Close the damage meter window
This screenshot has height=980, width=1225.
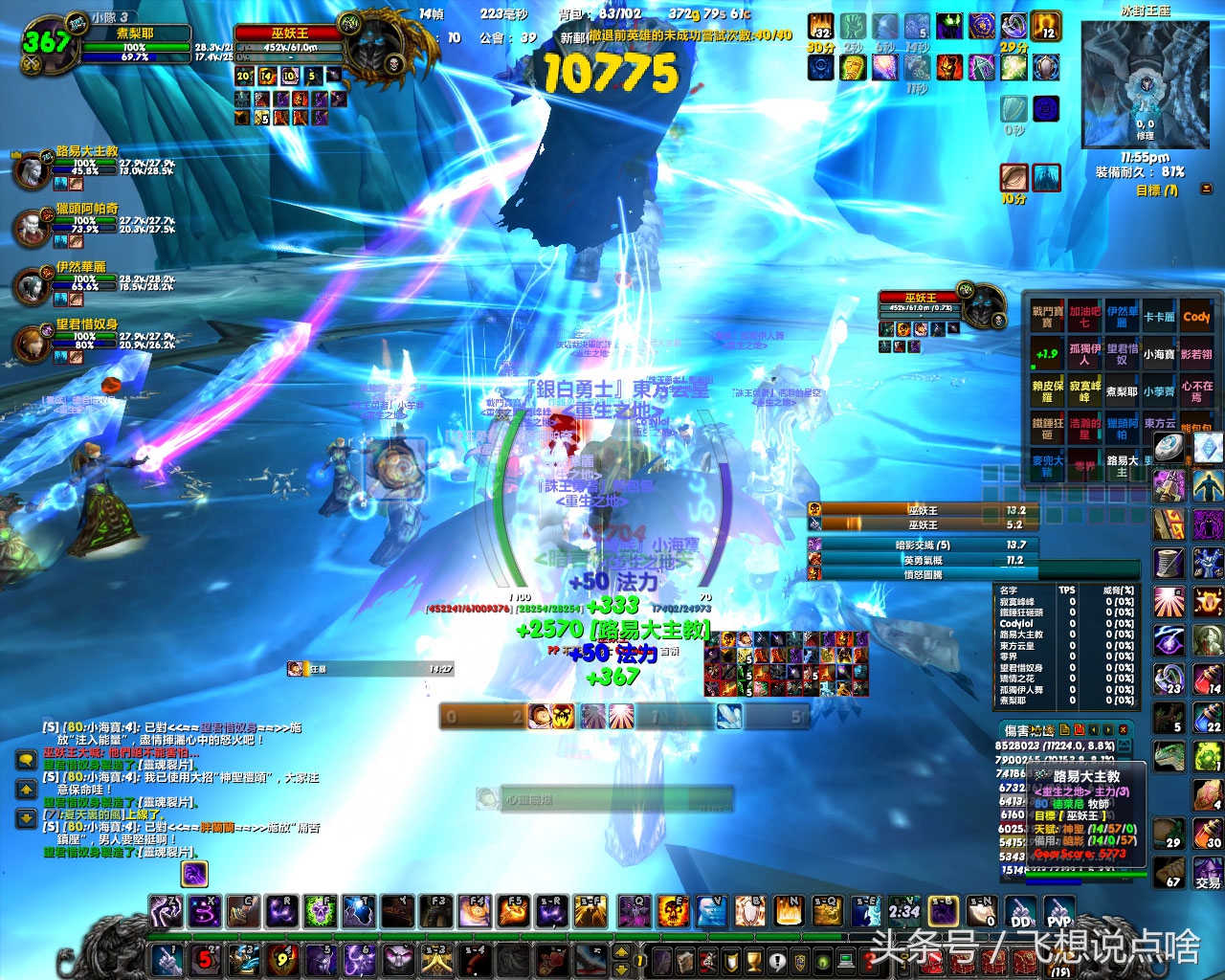click(1124, 729)
